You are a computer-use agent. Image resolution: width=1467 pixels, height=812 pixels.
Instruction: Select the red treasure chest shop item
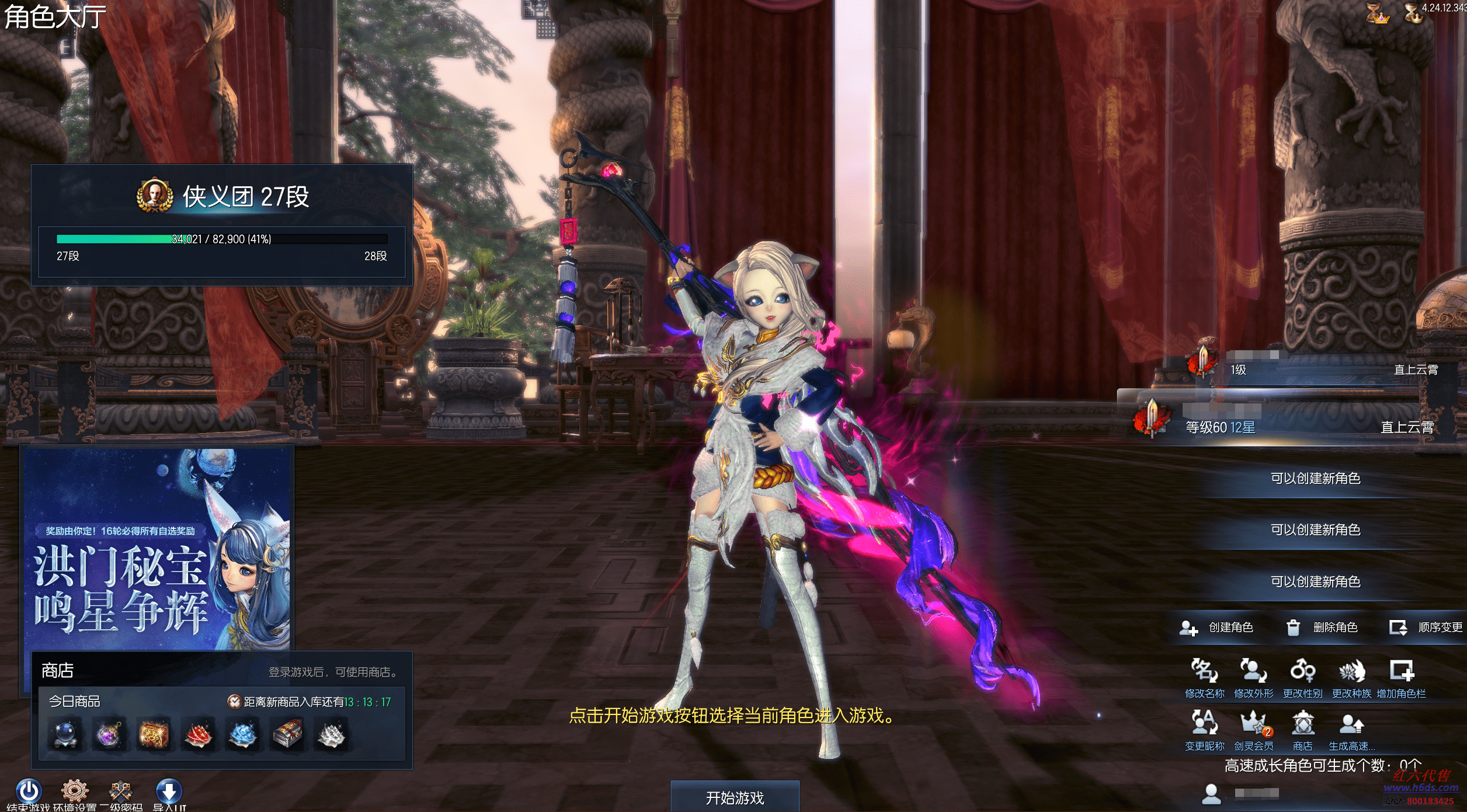pyautogui.click(x=154, y=734)
